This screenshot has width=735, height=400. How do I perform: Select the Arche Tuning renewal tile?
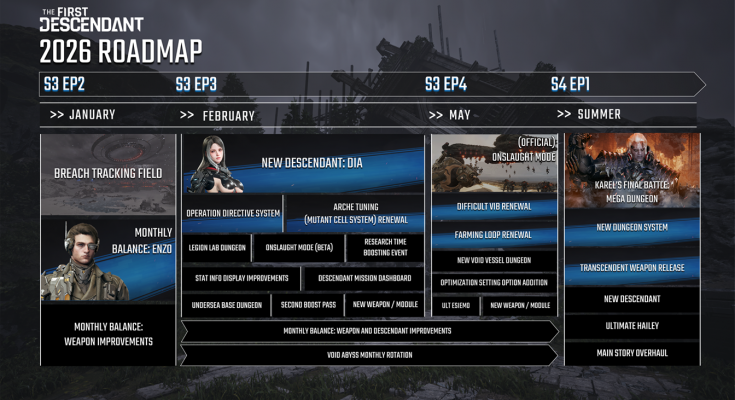point(355,213)
